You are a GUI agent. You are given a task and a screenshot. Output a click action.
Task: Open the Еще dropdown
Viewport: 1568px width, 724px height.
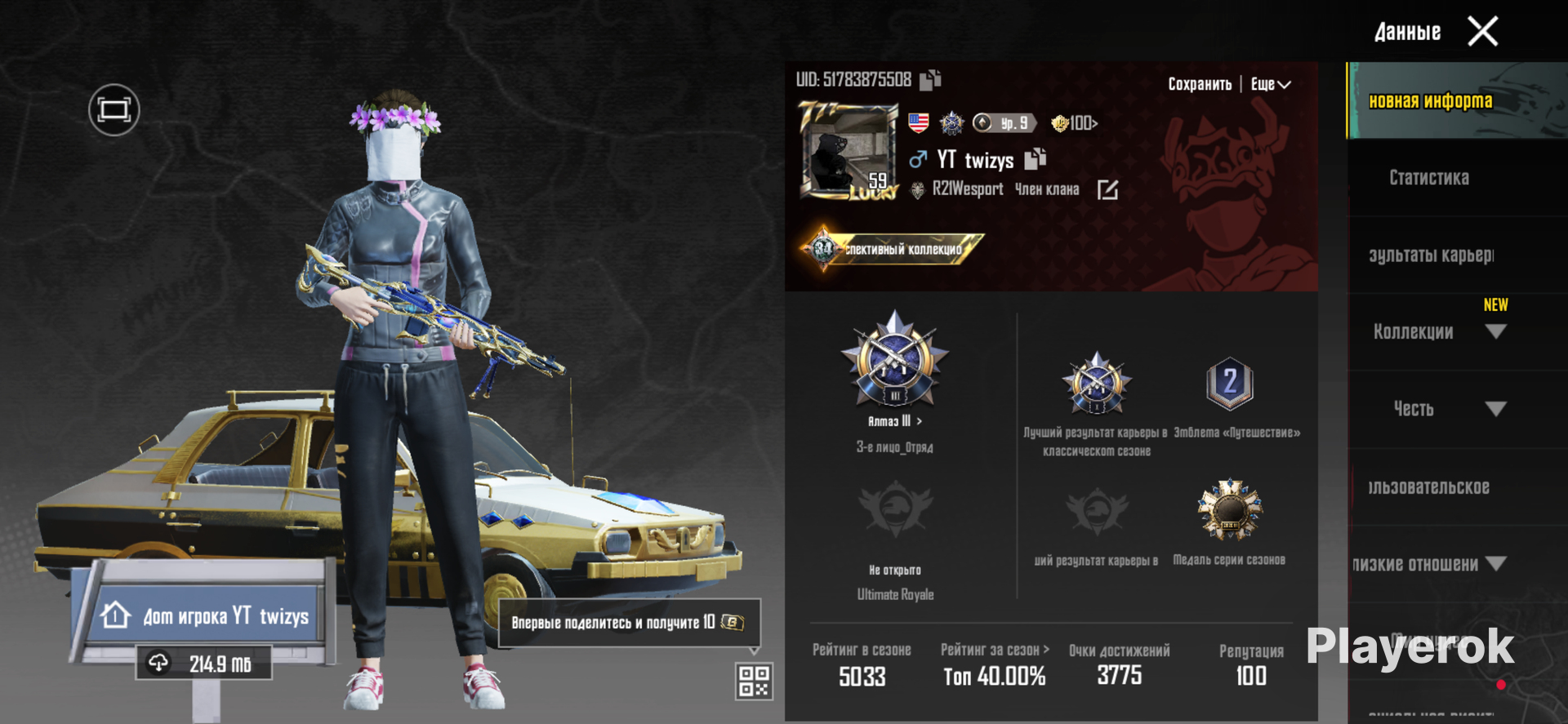[x=1270, y=84]
